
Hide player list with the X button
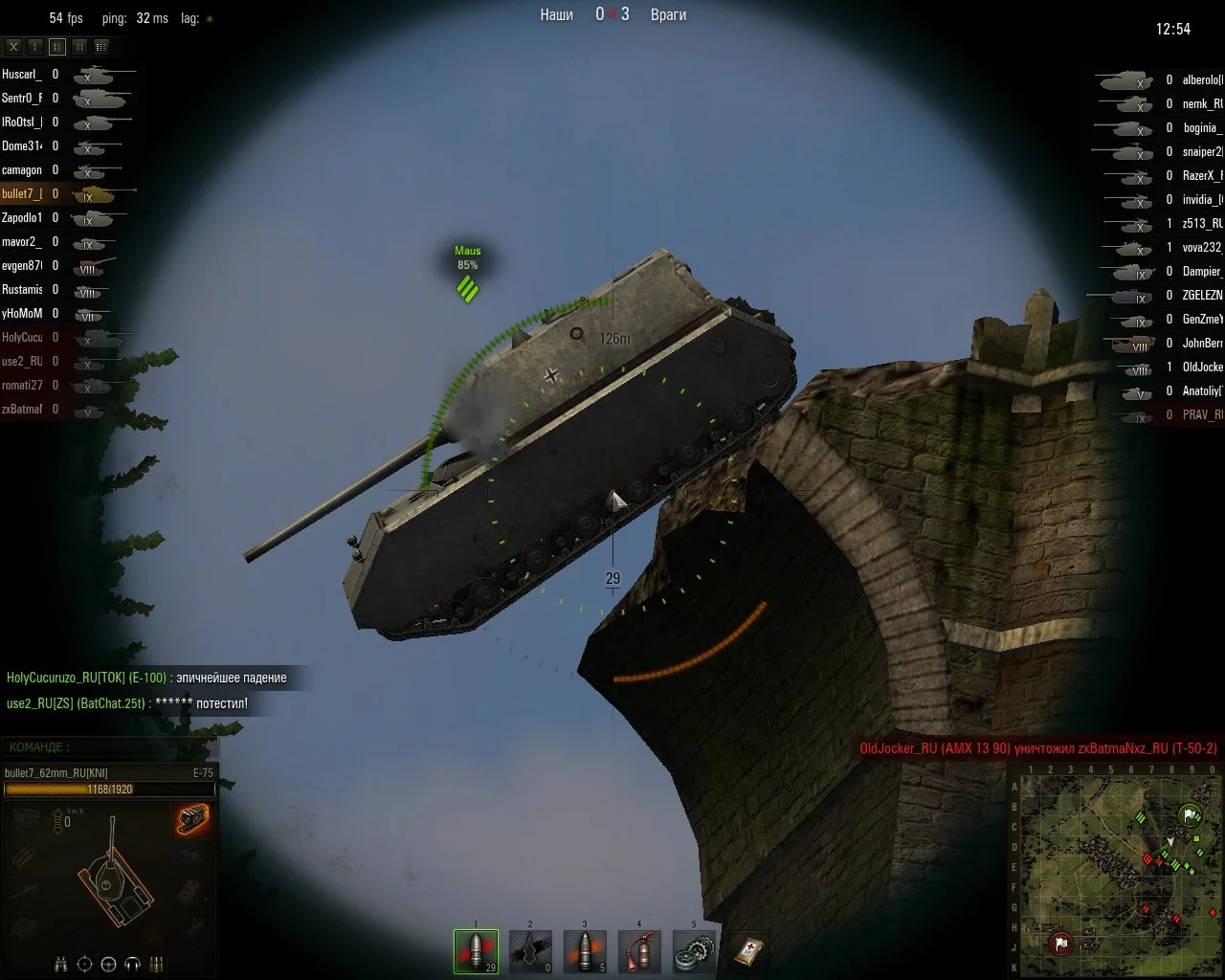pyautogui.click(x=13, y=46)
